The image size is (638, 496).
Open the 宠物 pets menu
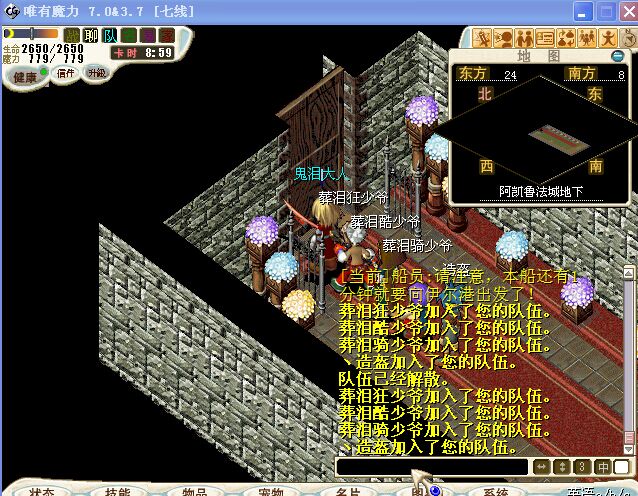pyautogui.click(x=270, y=490)
